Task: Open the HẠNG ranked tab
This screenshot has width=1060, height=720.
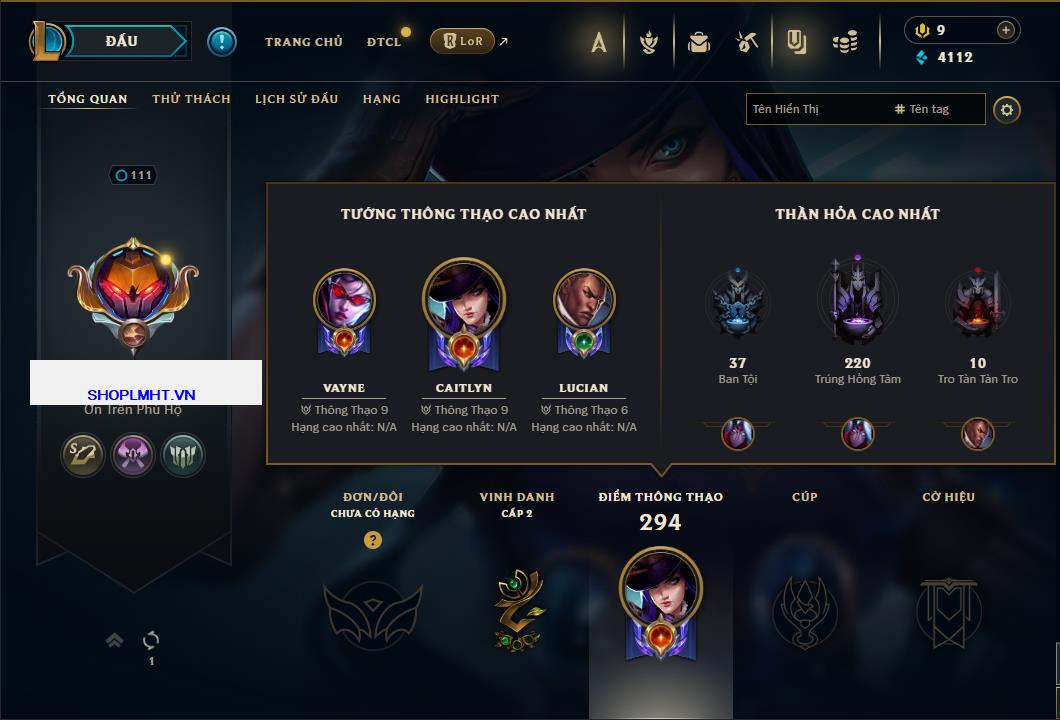Action: coord(381,99)
